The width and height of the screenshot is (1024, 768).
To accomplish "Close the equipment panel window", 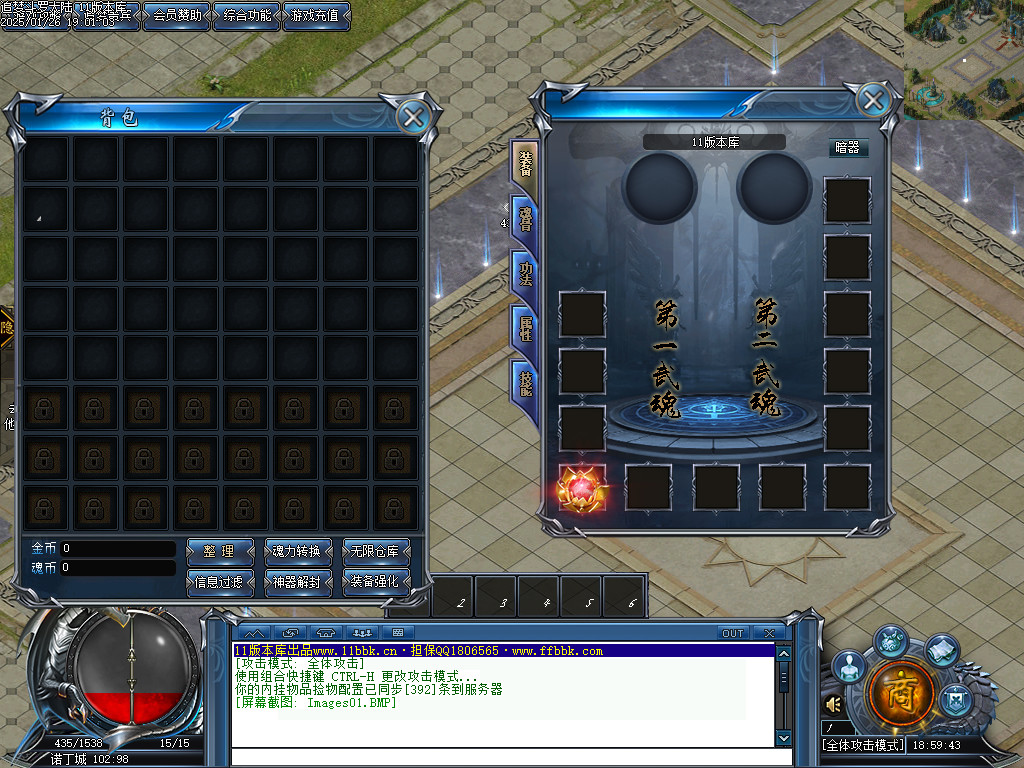I will [x=873, y=100].
